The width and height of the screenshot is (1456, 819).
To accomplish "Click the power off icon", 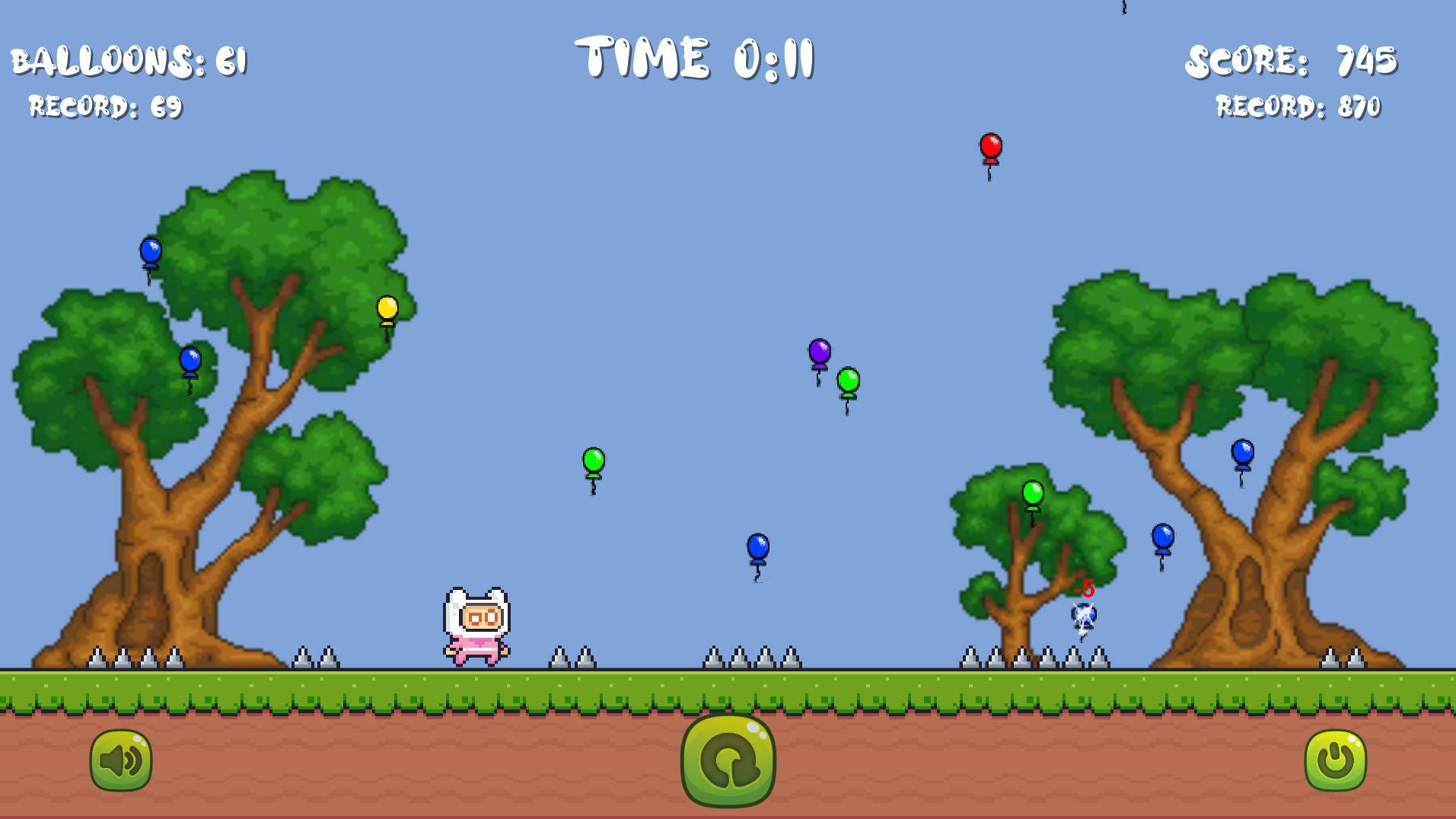I will (x=1334, y=759).
